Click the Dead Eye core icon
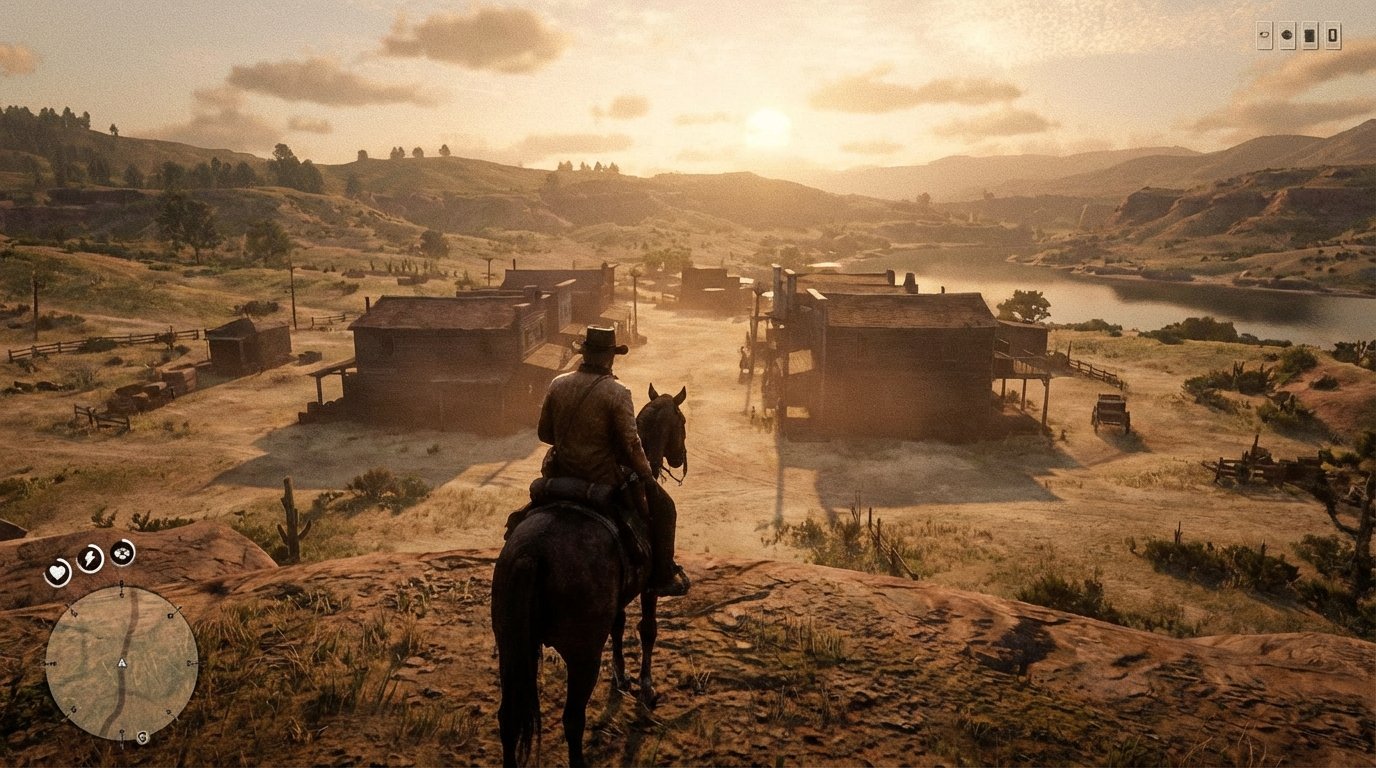The width and height of the screenshot is (1376, 768). pyautogui.click(x=121, y=554)
